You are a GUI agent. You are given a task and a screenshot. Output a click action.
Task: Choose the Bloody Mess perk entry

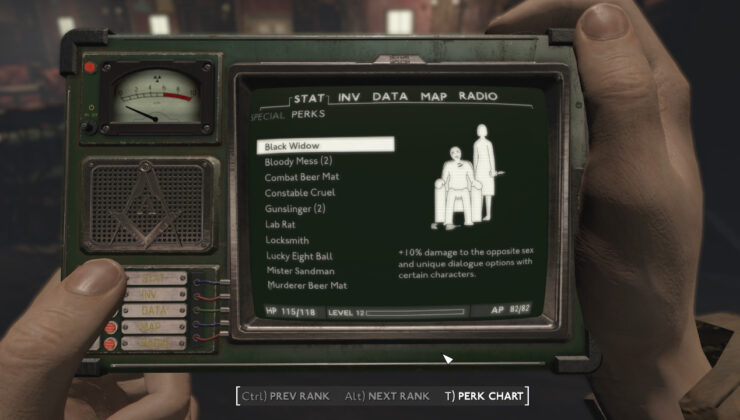pyautogui.click(x=298, y=161)
